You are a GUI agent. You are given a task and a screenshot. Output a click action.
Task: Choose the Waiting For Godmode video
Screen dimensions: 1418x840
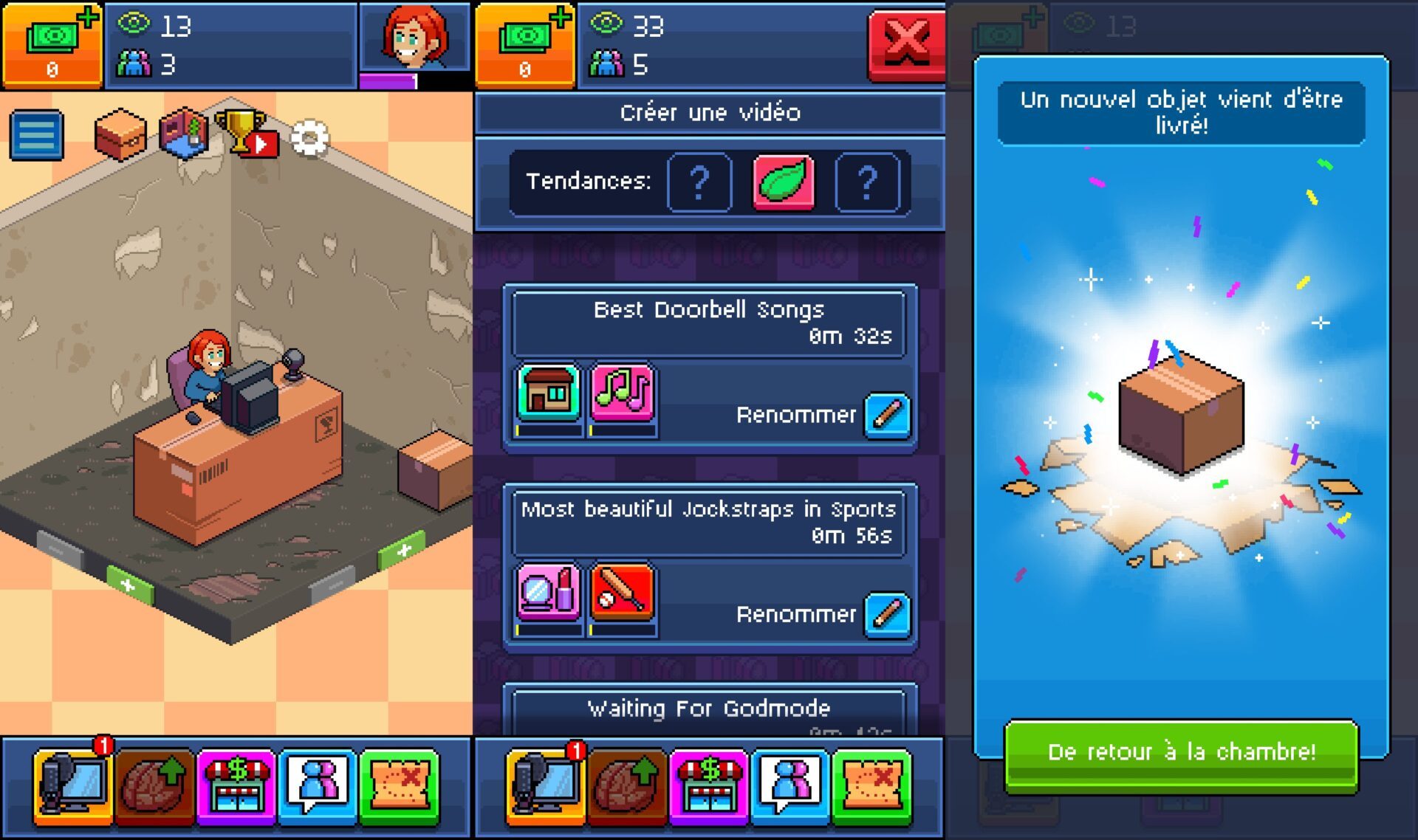pos(709,710)
